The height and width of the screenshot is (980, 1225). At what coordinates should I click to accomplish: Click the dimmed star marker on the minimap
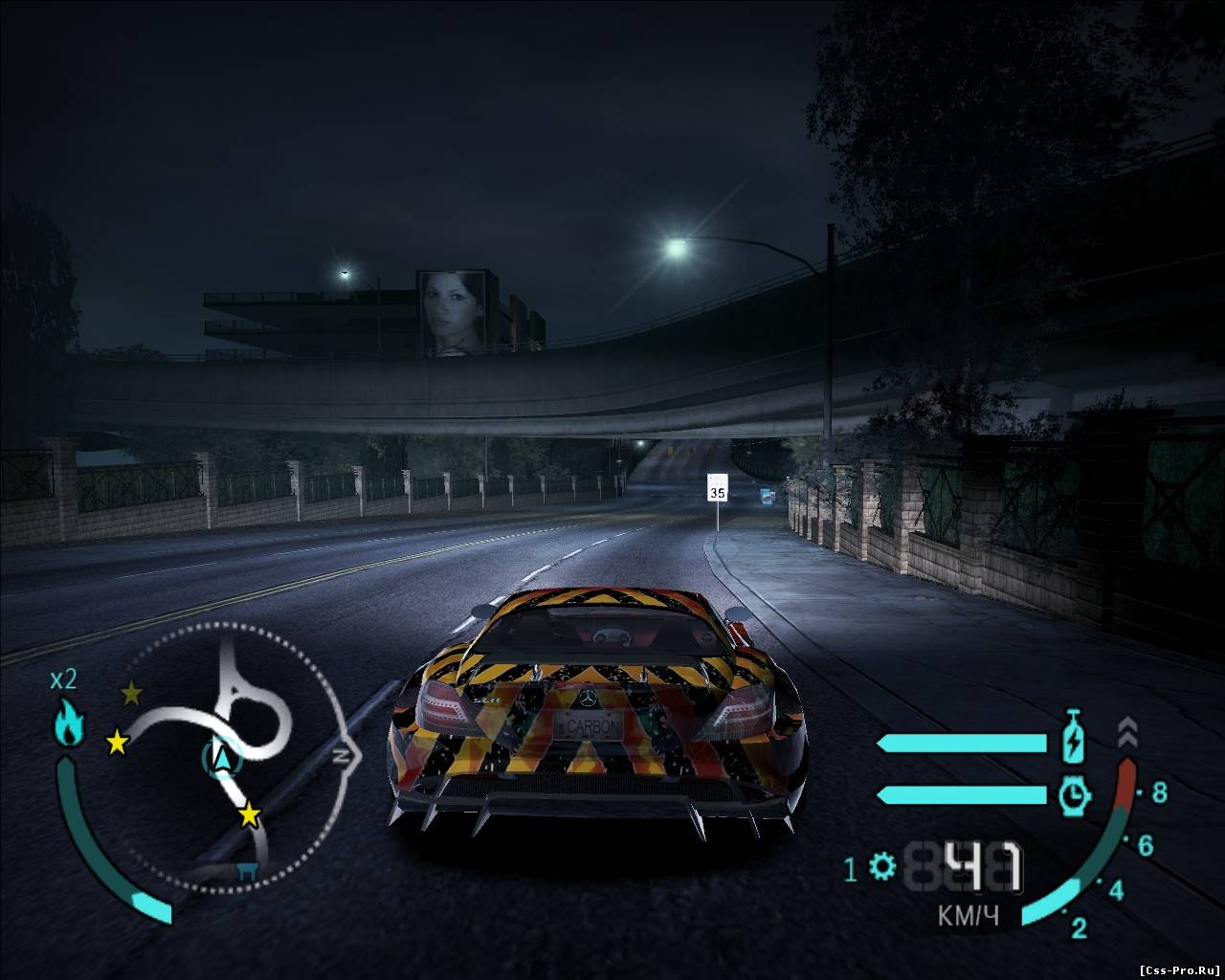tap(131, 693)
